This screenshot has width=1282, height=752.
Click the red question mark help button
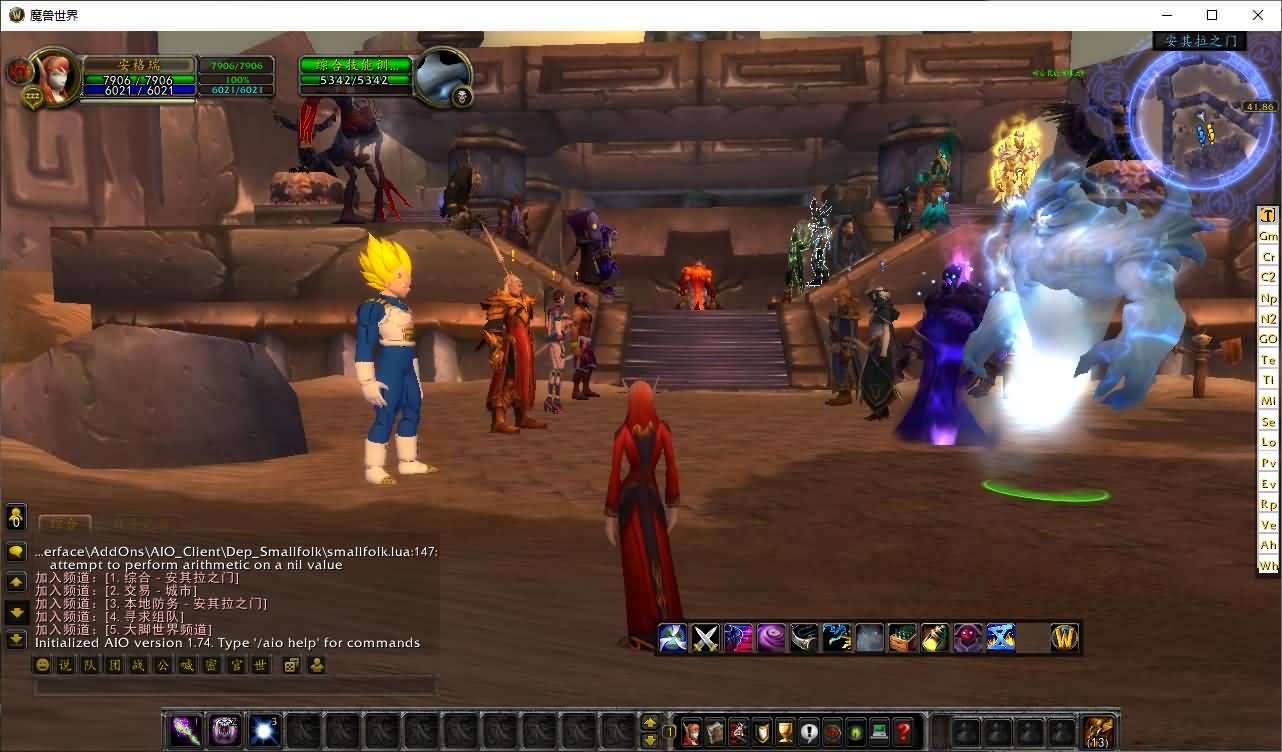tap(904, 731)
